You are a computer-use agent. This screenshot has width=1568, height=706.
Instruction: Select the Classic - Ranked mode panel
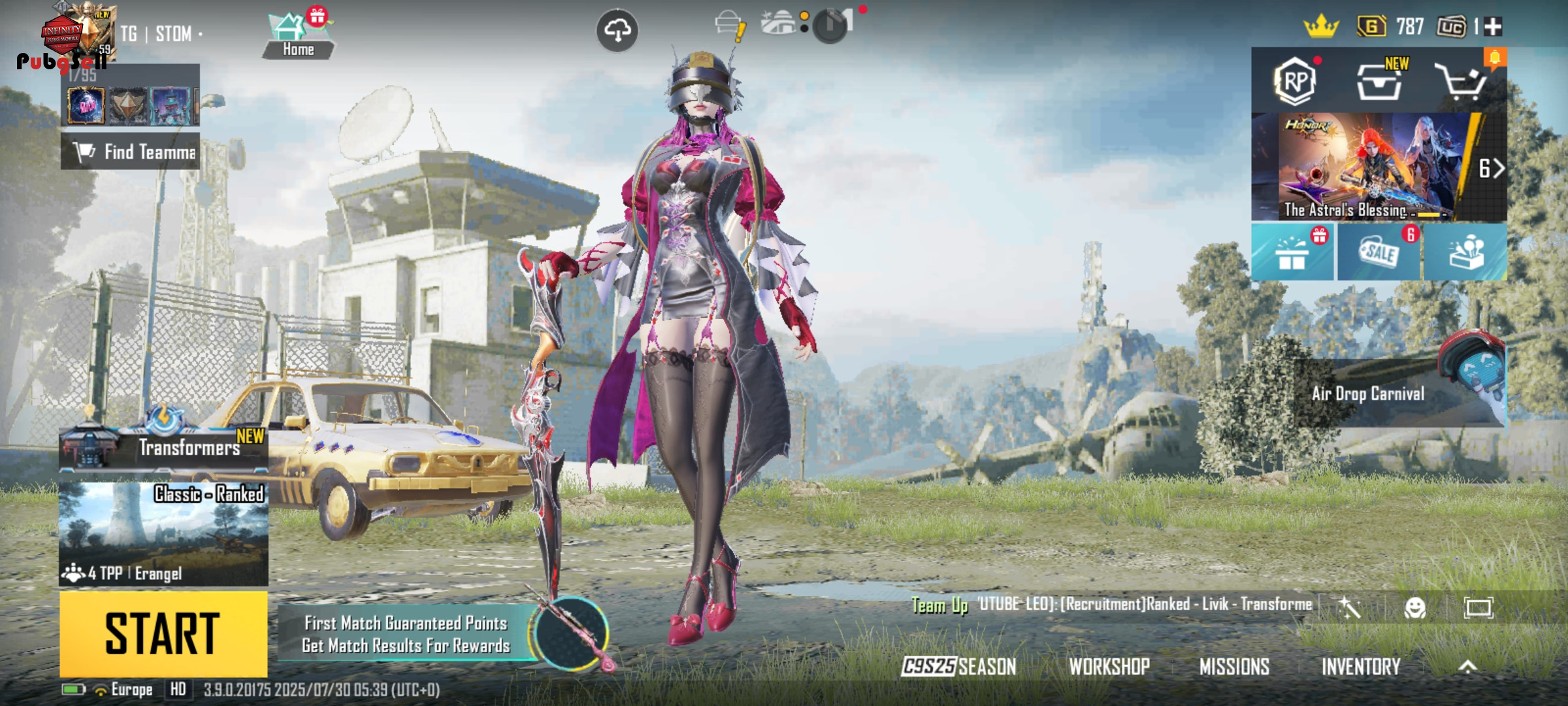pyautogui.click(x=163, y=533)
